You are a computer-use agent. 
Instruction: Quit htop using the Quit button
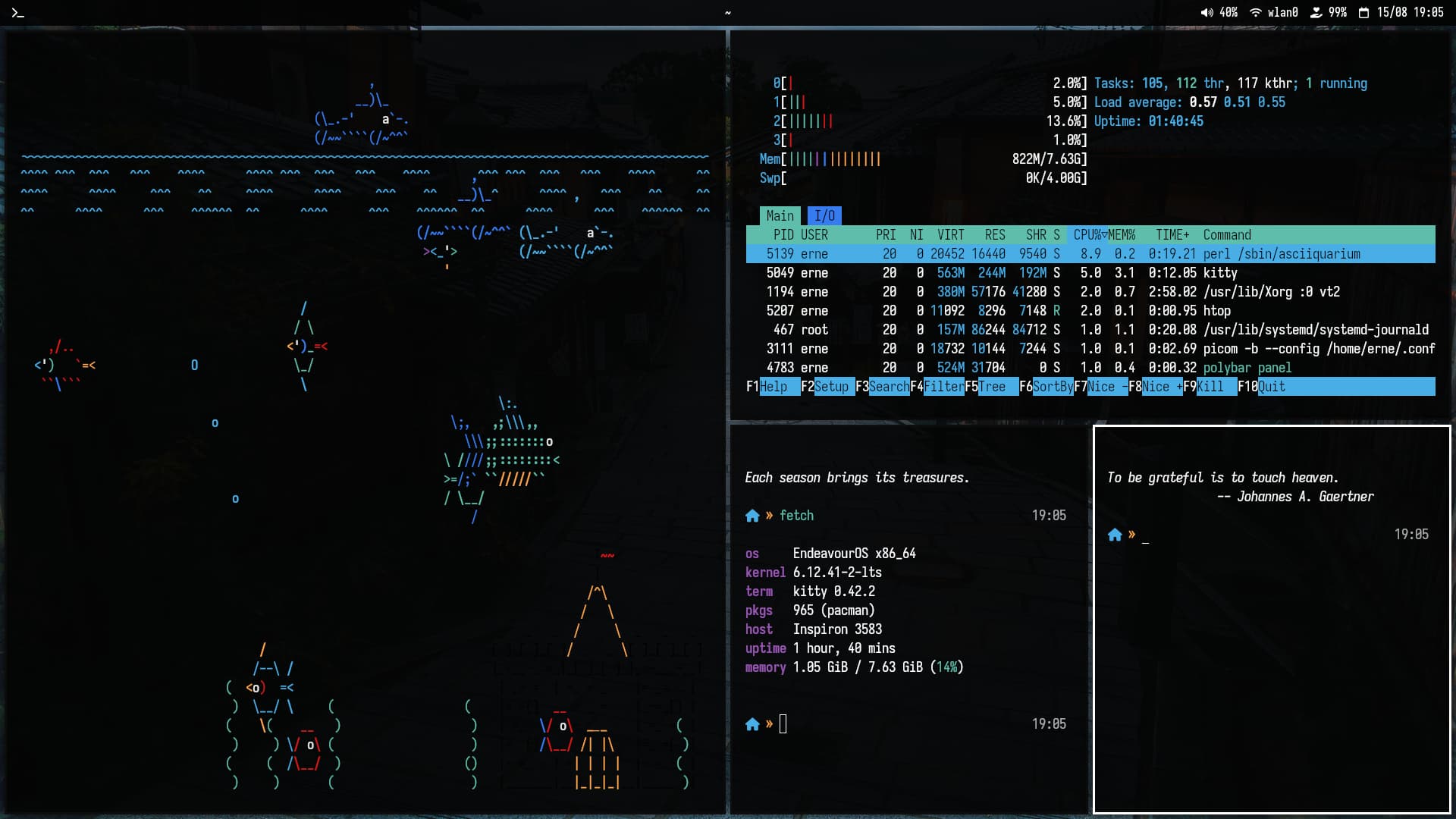pos(1272,387)
